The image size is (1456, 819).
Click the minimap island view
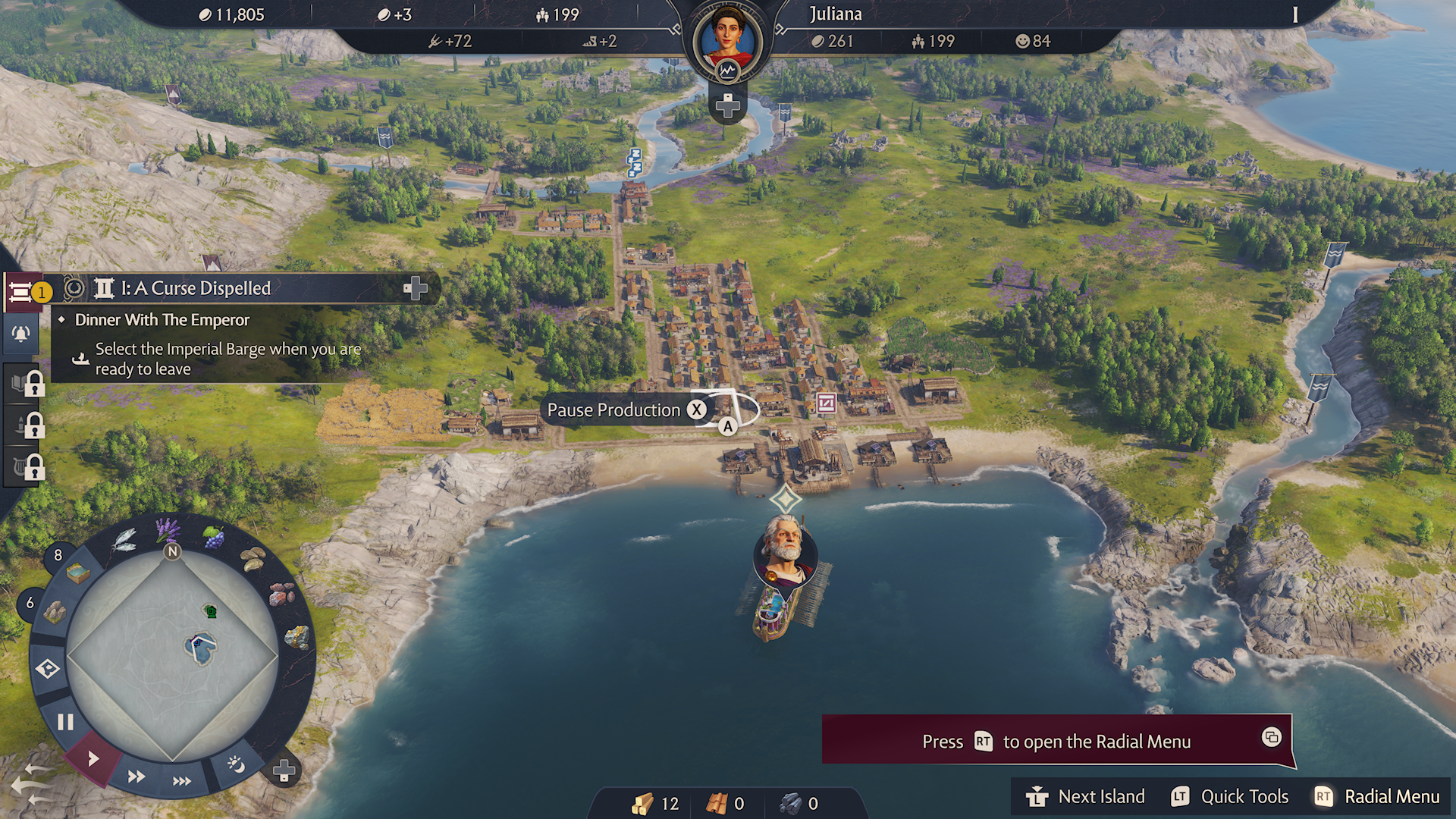tap(173, 654)
